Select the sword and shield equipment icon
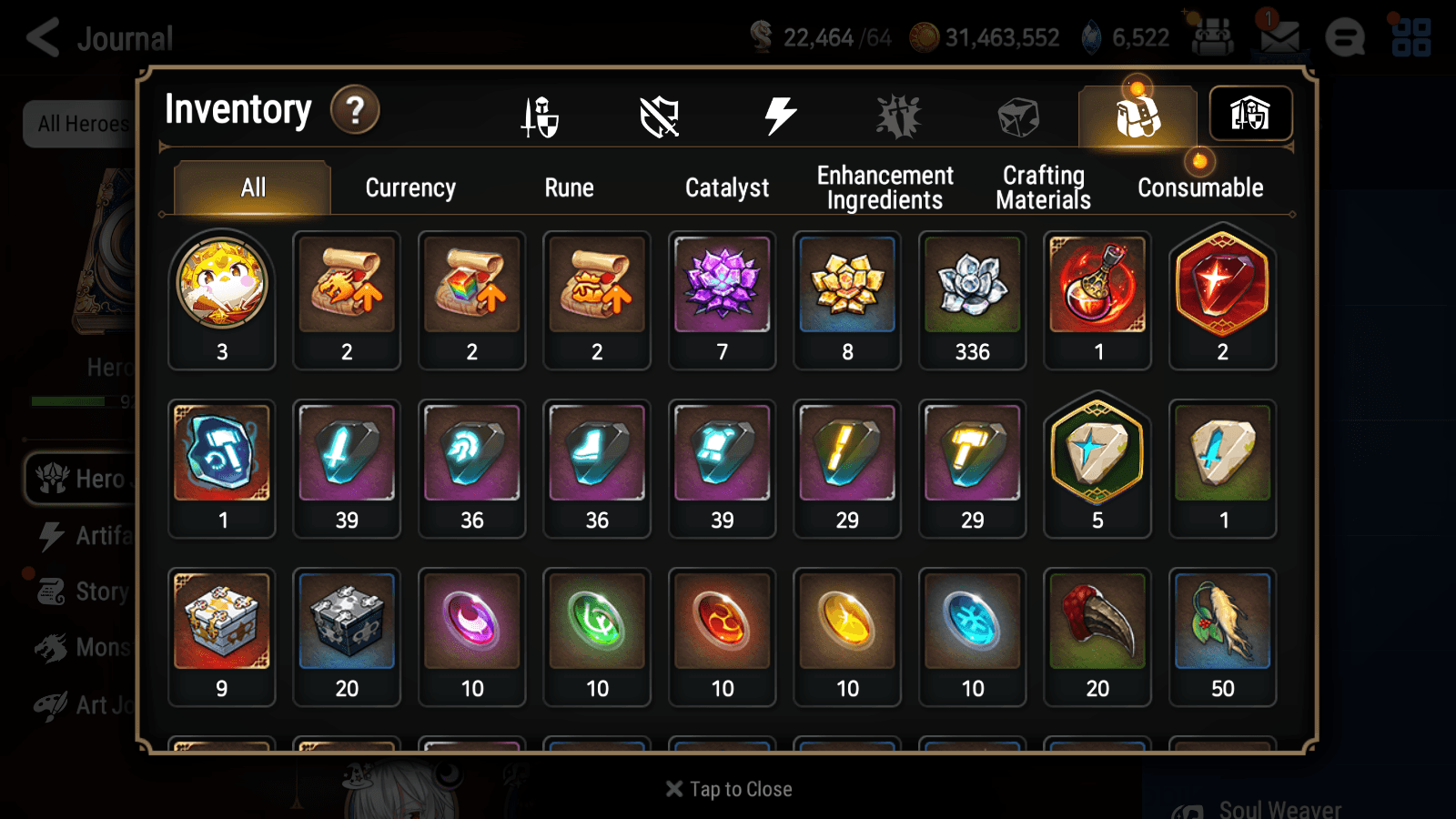Image resolution: width=1456 pixels, height=819 pixels. click(539, 114)
